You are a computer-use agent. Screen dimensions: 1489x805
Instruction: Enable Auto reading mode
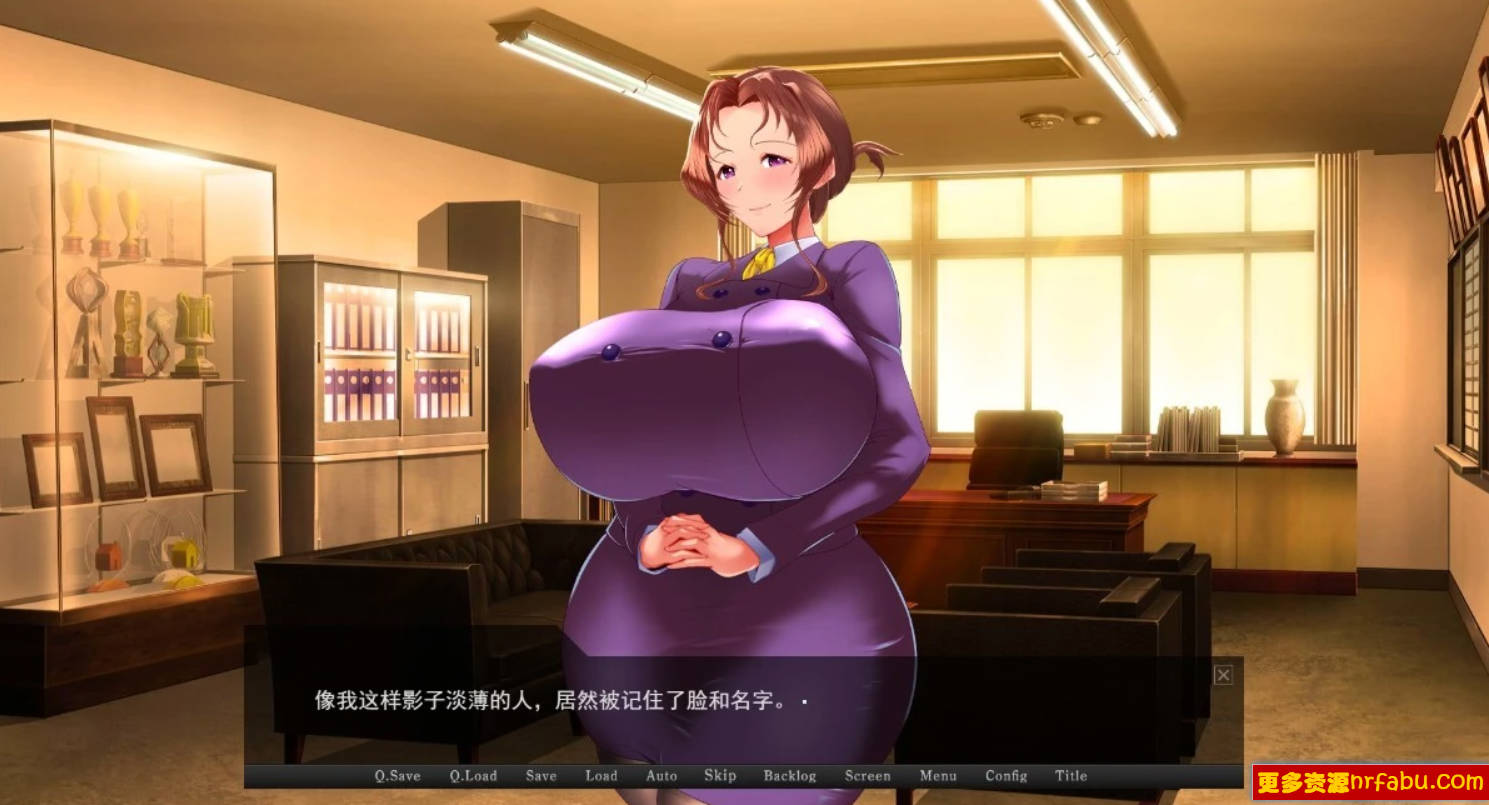click(661, 775)
